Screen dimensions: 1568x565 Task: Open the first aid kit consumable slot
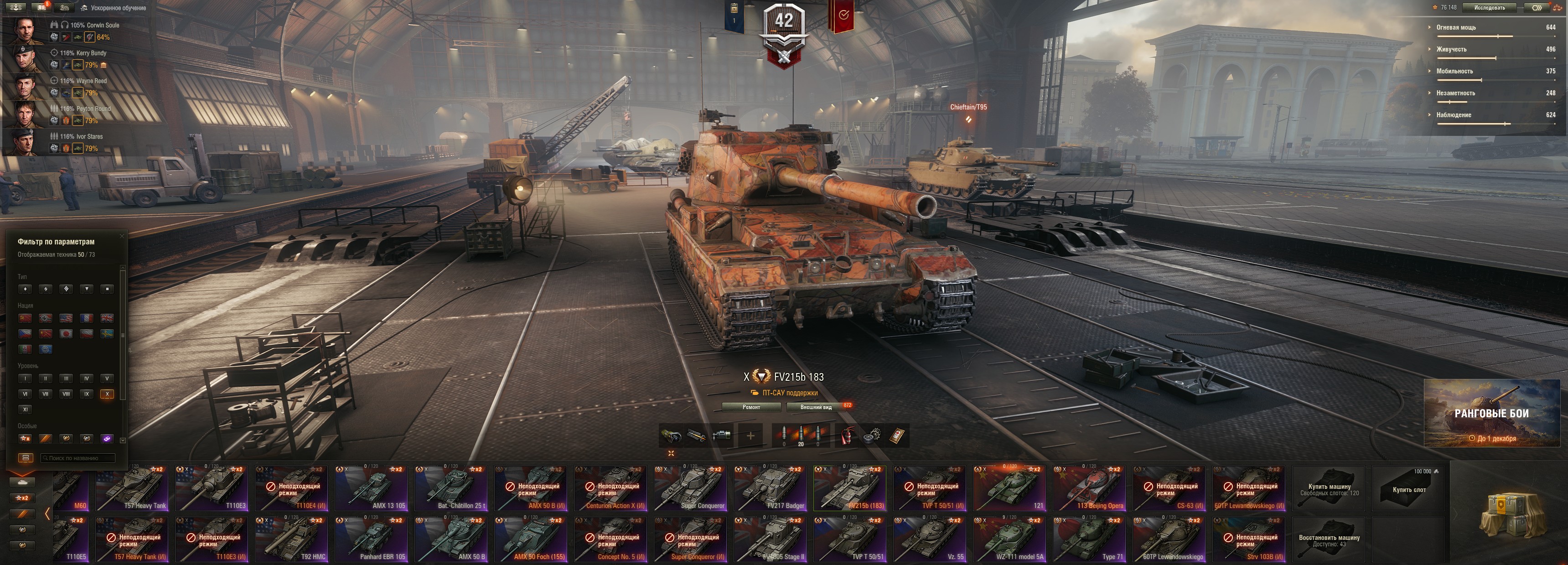(897, 435)
